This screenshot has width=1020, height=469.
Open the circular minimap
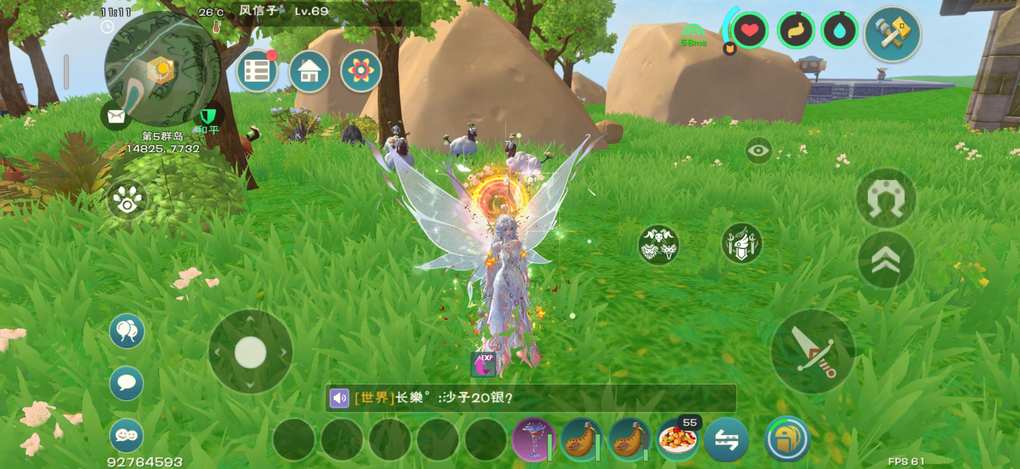(x=161, y=69)
